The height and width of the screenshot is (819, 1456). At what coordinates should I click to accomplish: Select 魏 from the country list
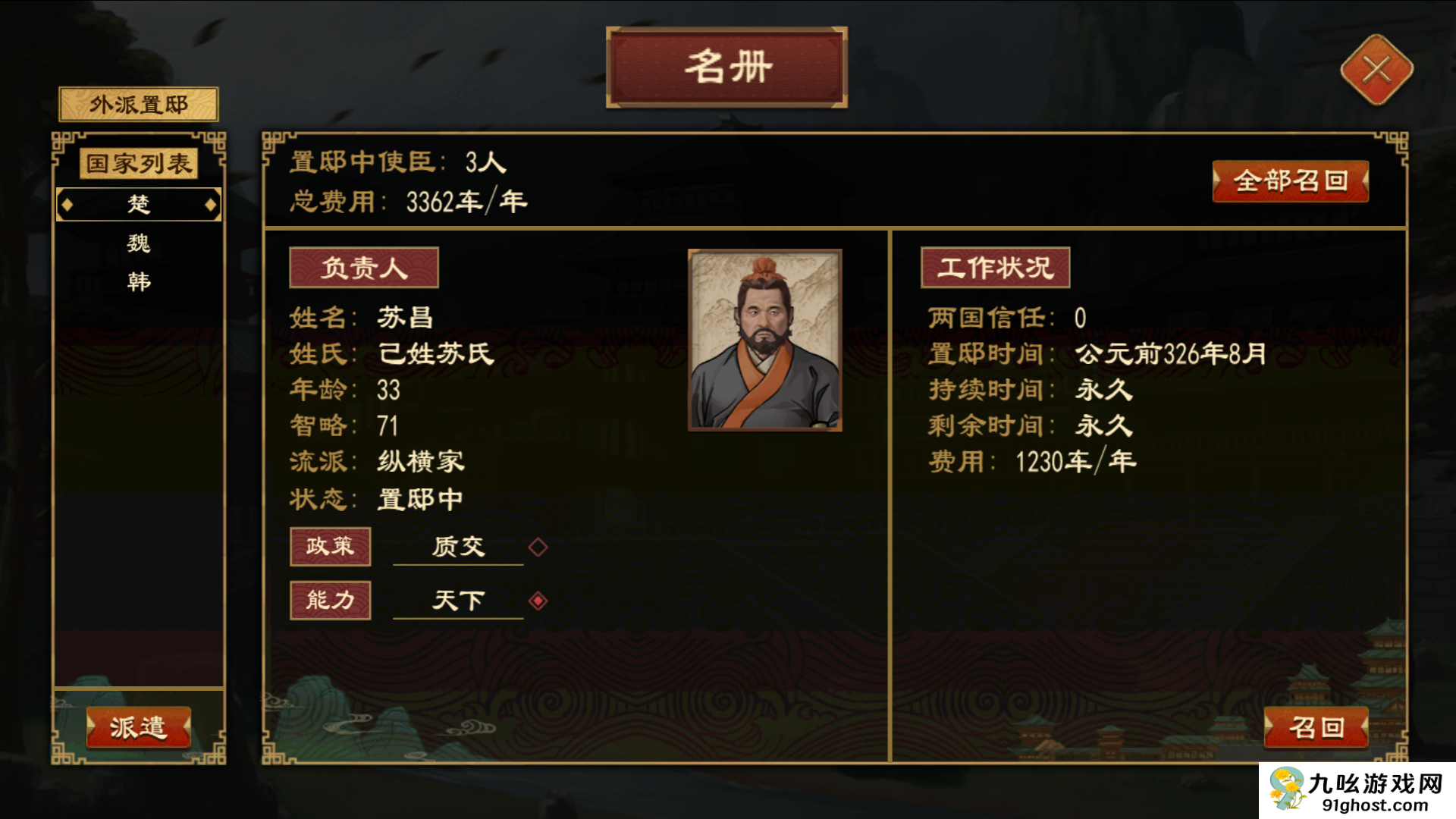[x=139, y=243]
